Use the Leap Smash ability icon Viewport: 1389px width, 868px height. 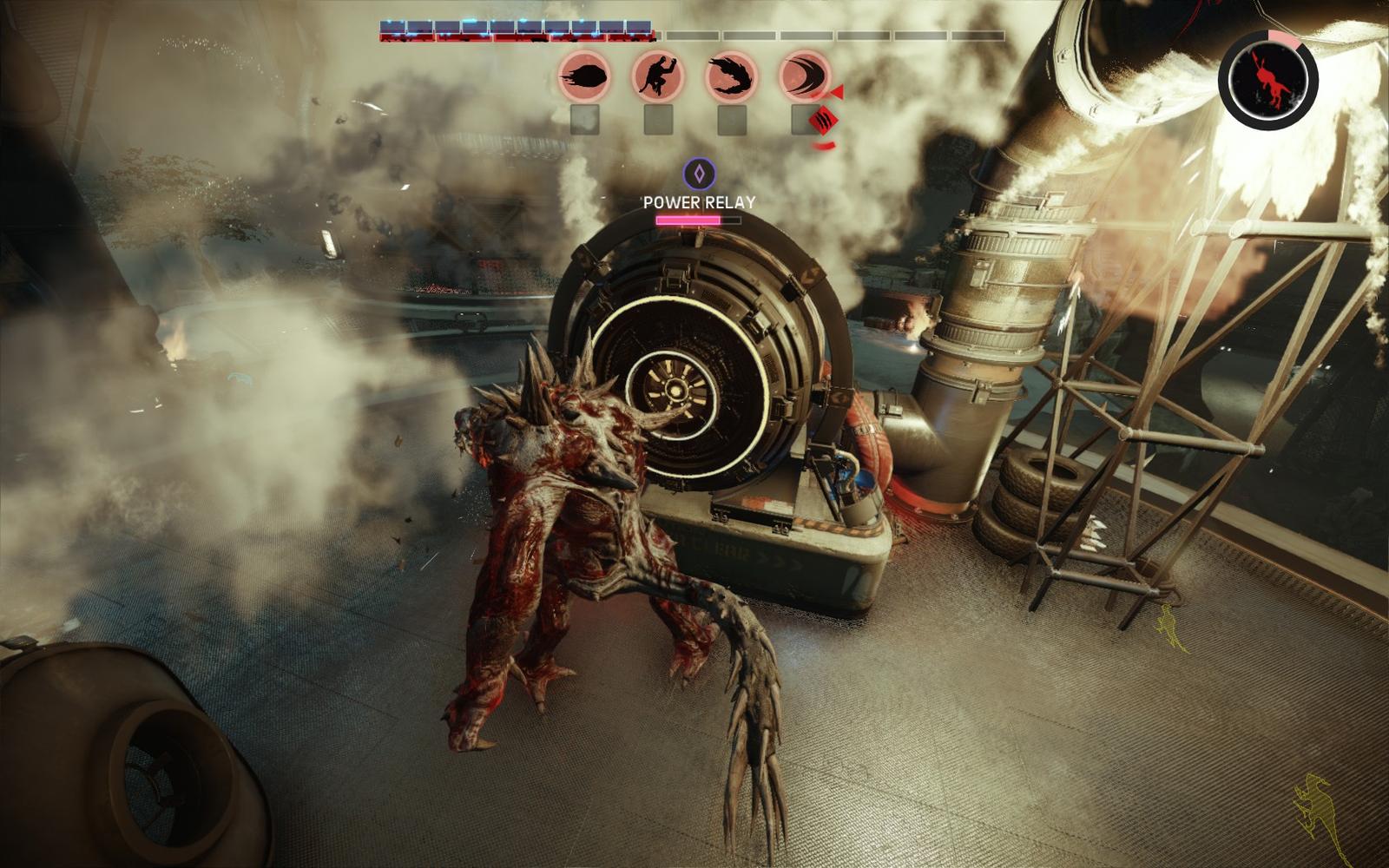point(658,76)
